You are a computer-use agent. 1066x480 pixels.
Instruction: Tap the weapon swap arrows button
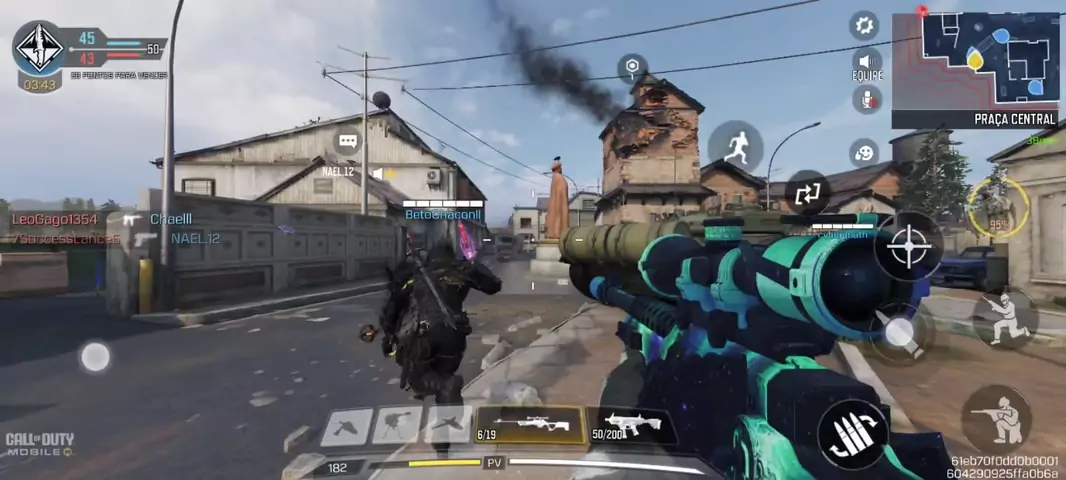[806, 194]
